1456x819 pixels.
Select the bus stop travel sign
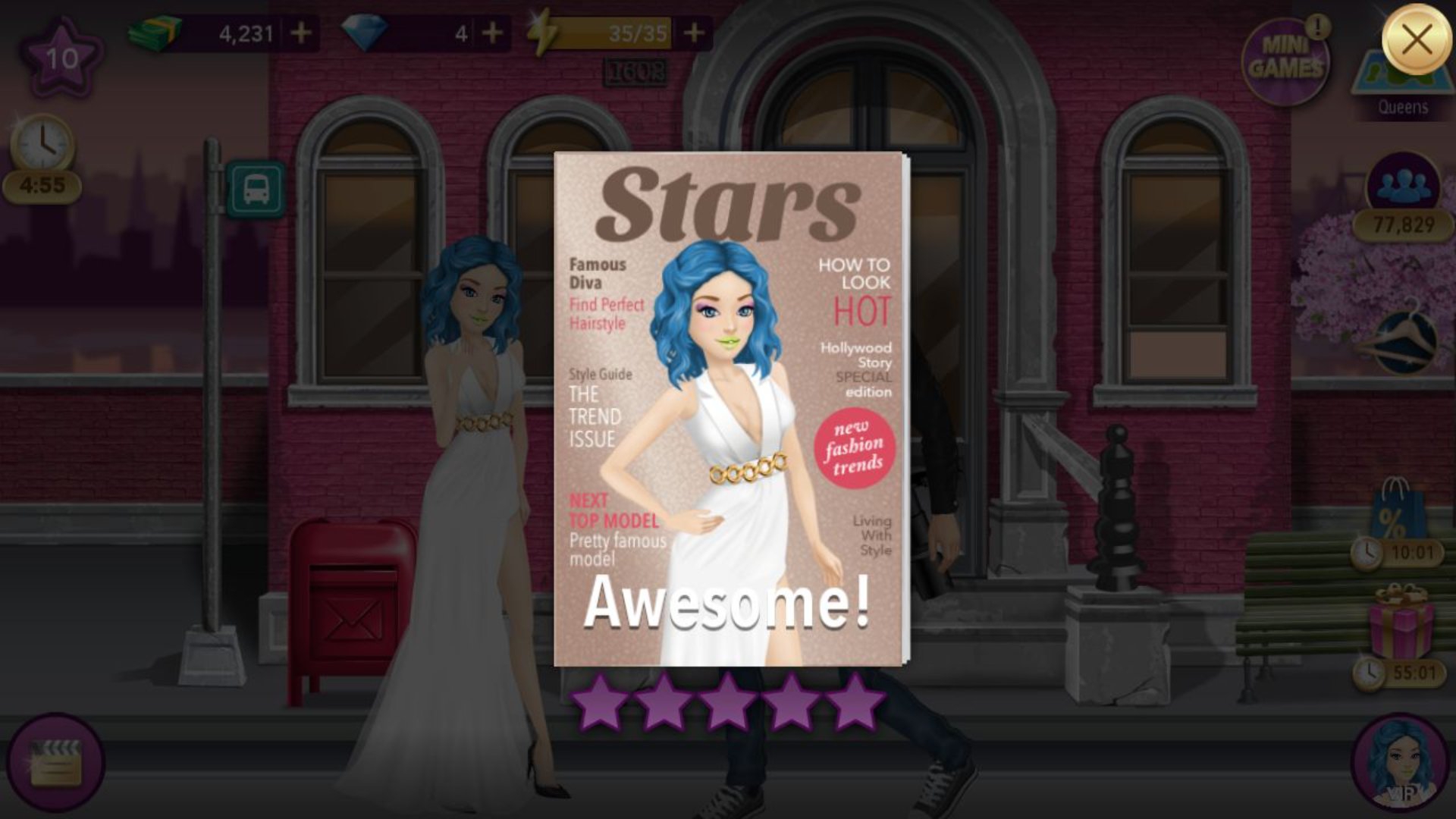click(256, 188)
